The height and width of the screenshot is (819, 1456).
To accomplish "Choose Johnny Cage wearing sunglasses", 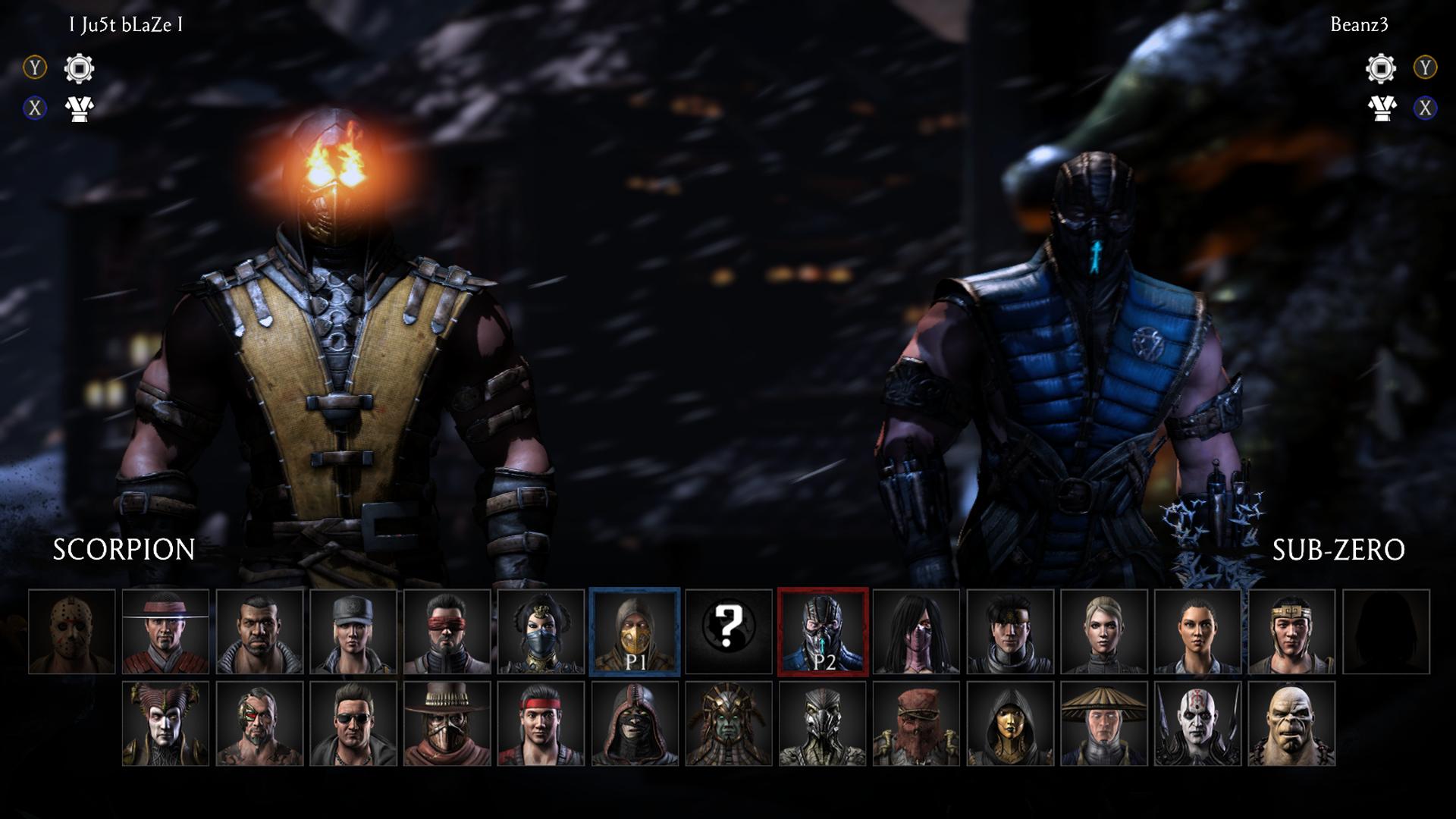I will pos(353,723).
